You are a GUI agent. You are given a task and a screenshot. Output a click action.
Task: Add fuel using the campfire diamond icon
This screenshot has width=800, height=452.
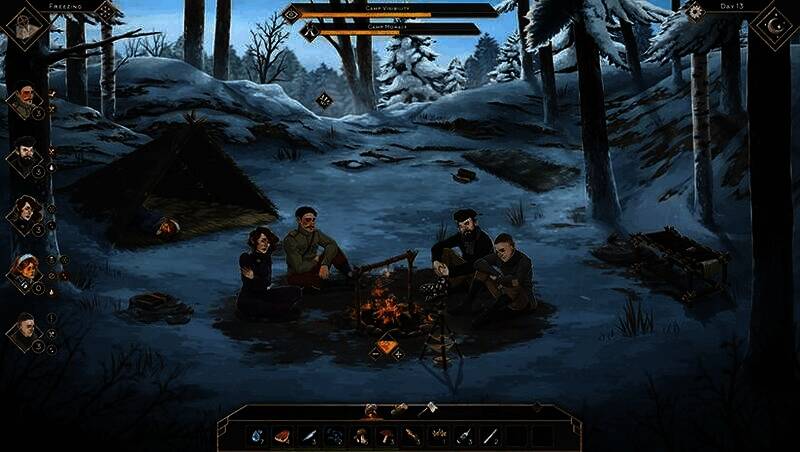tap(386, 349)
